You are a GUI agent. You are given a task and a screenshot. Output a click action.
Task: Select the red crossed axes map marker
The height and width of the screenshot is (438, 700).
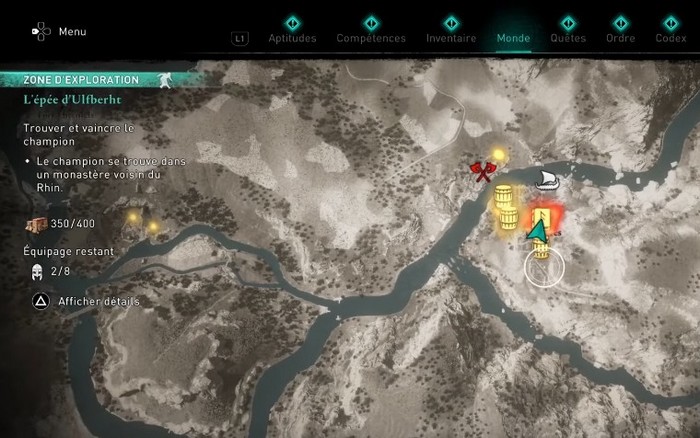[485, 174]
